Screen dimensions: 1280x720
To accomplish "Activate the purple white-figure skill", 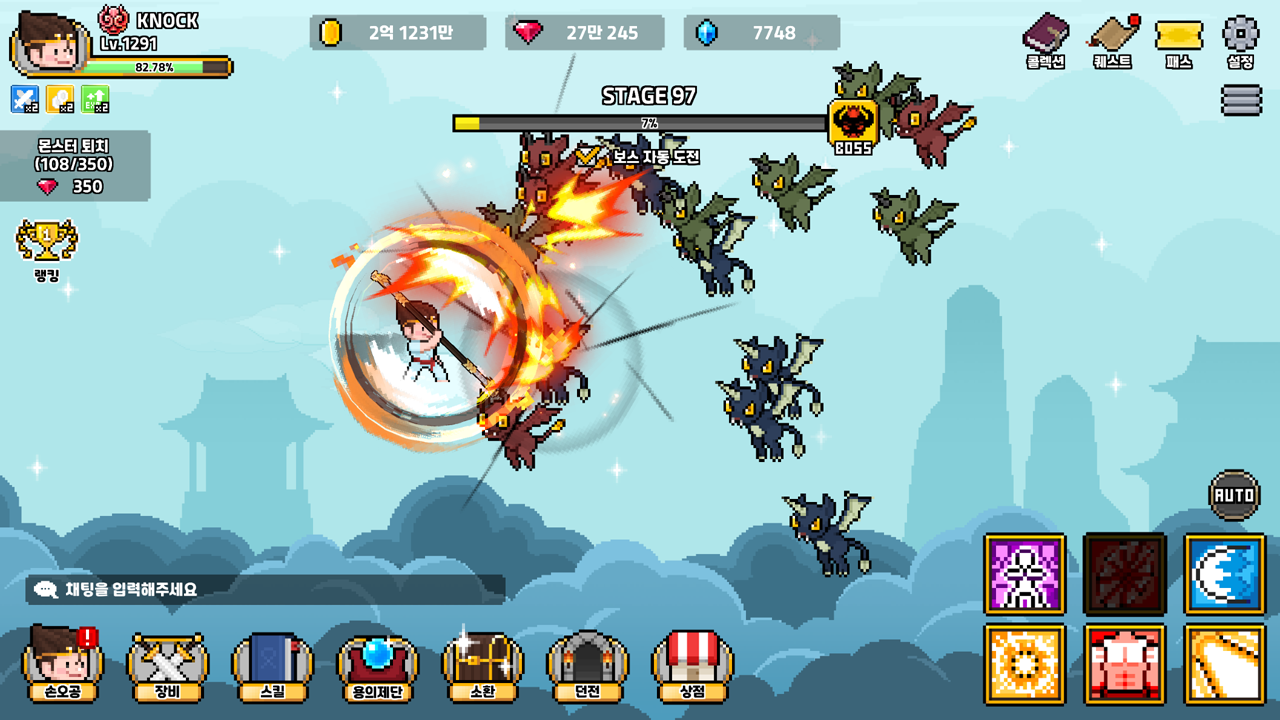I will [x=1024, y=573].
